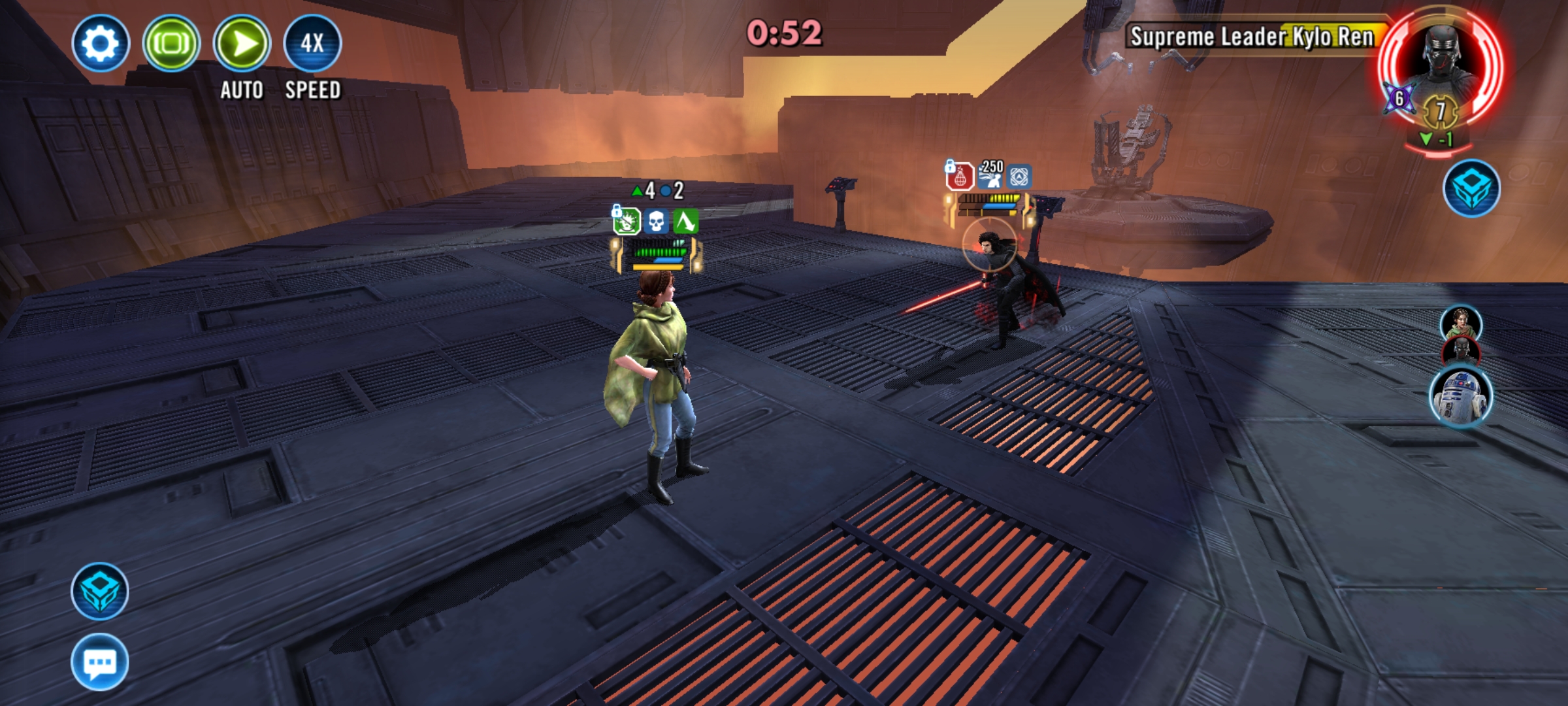The image size is (1568, 706).
Task: Click the blue cube icon below Kylo Ren's portrait
Action: click(x=1471, y=188)
